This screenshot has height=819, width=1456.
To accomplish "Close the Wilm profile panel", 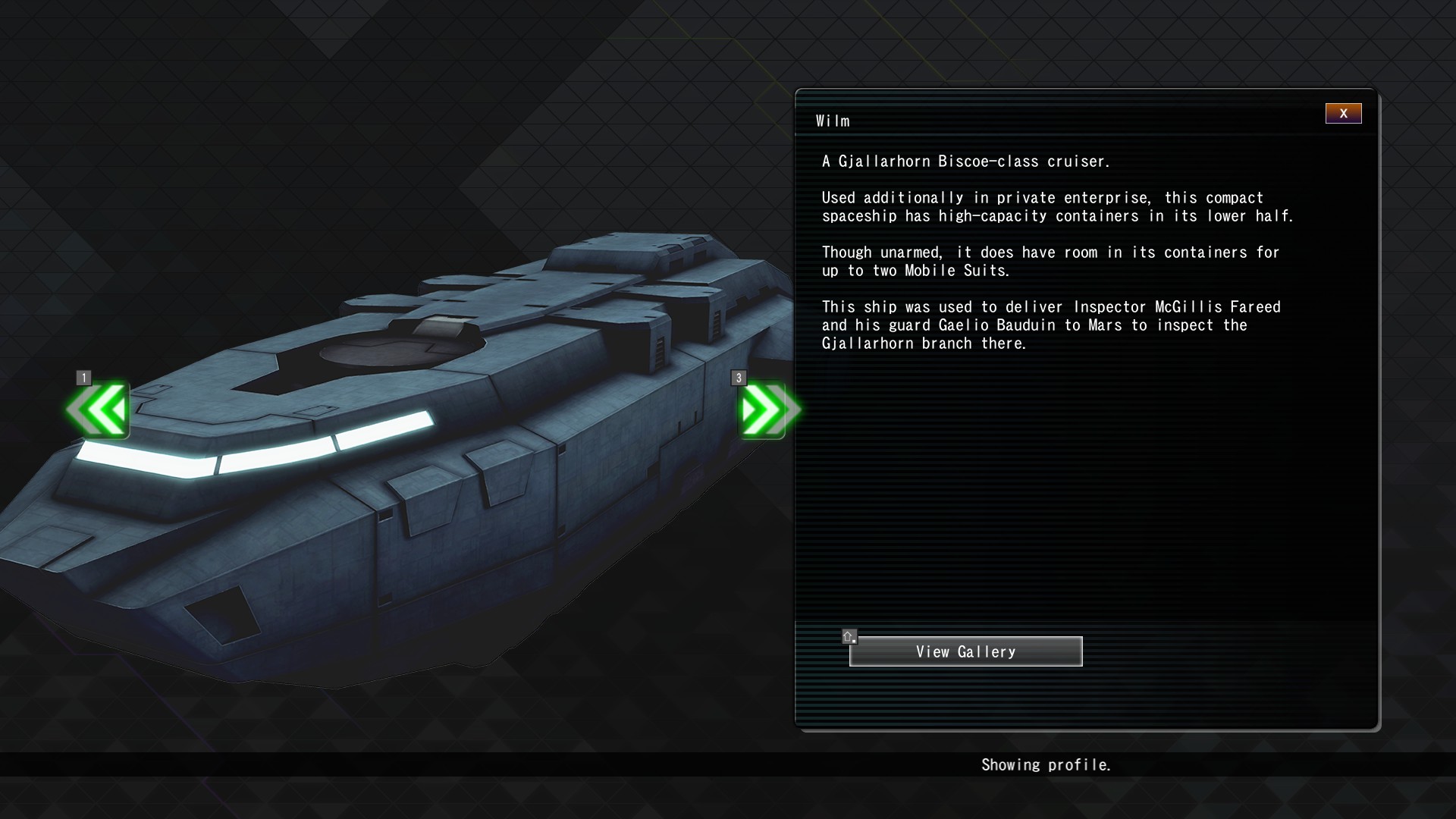I will coord(1343,114).
